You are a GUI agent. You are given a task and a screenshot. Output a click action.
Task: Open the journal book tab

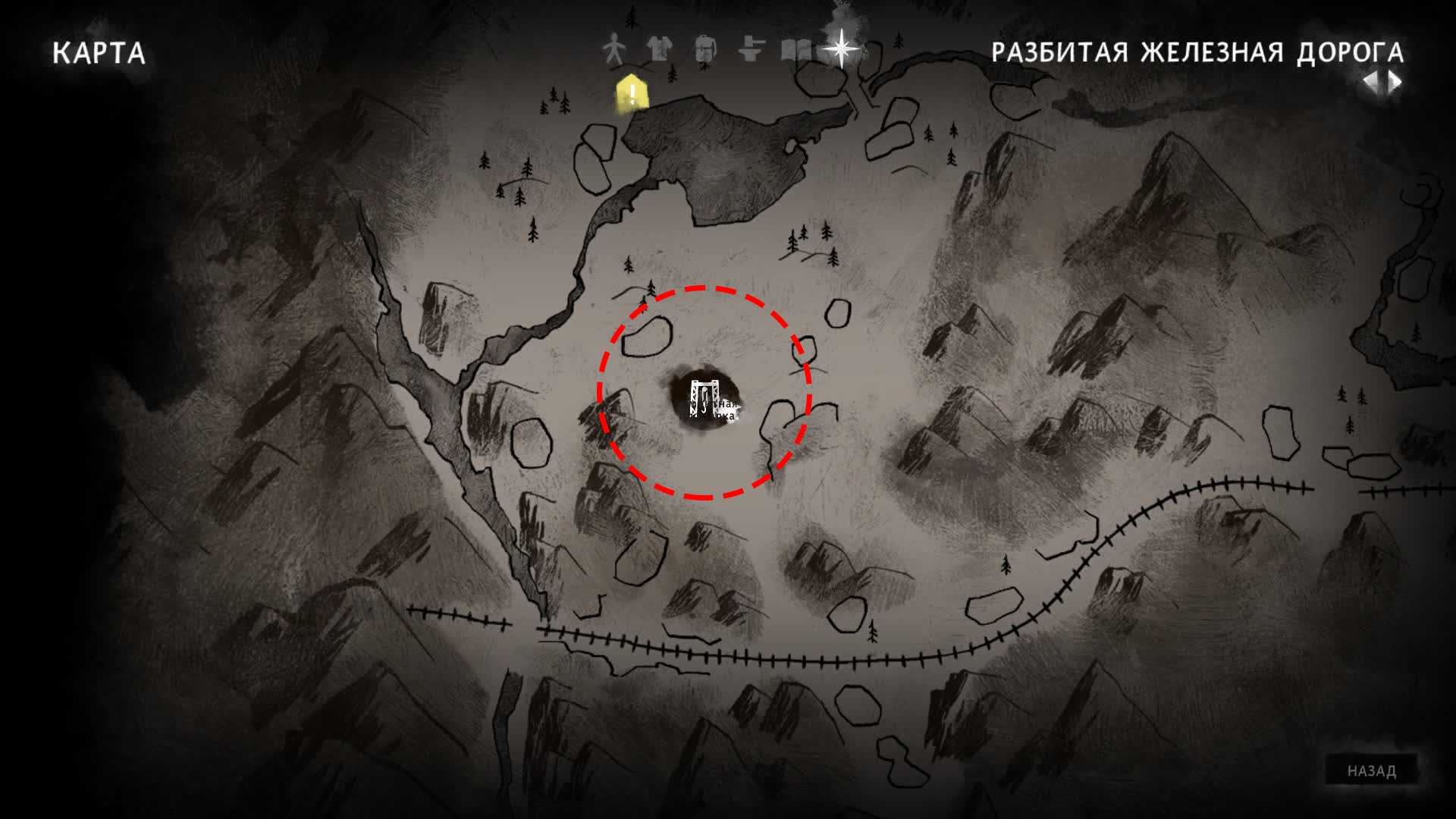[795, 50]
